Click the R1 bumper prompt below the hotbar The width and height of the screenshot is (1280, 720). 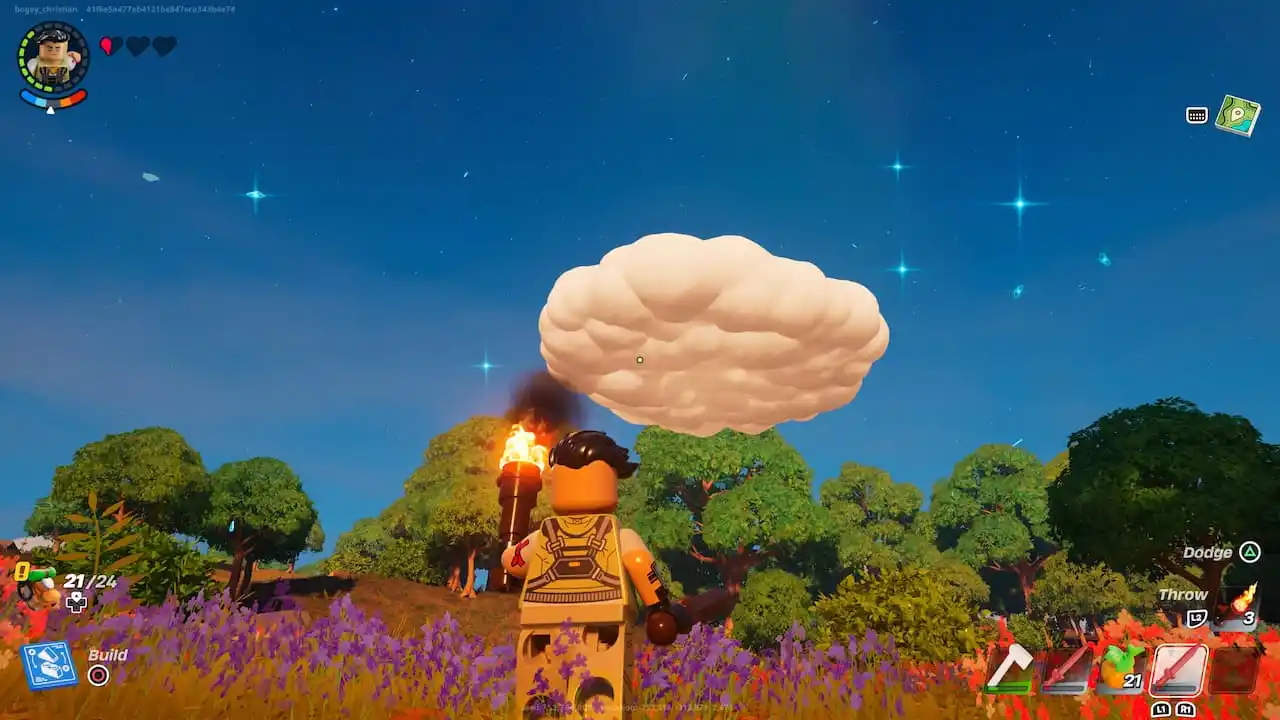coord(1186,710)
